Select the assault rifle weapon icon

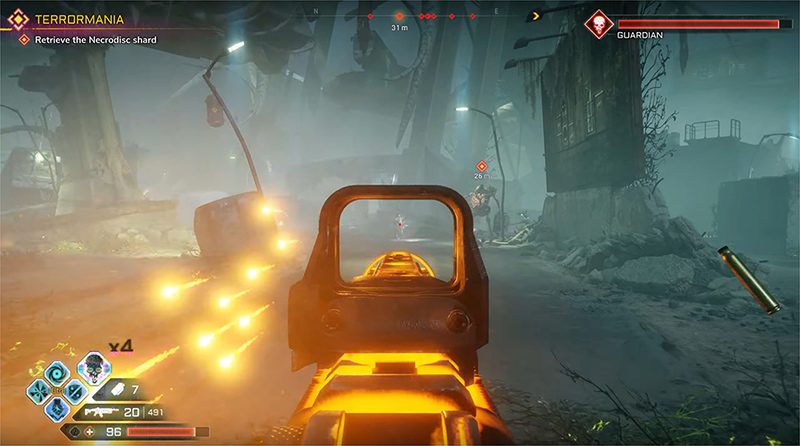pos(100,411)
